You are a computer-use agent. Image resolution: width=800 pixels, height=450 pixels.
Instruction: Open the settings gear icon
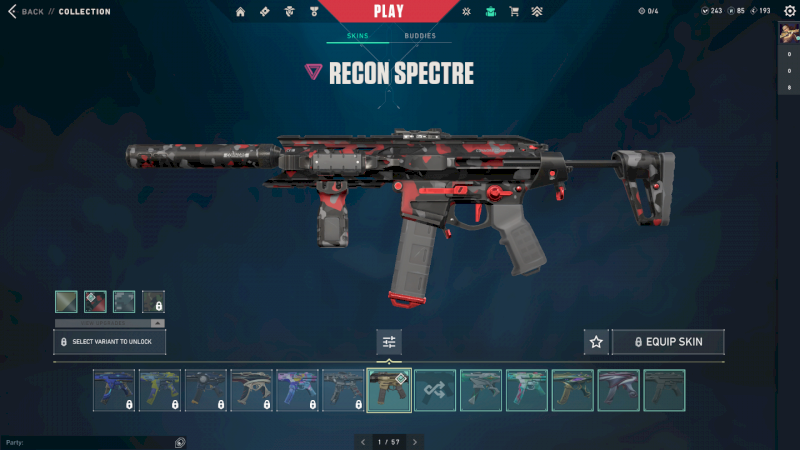click(x=789, y=11)
